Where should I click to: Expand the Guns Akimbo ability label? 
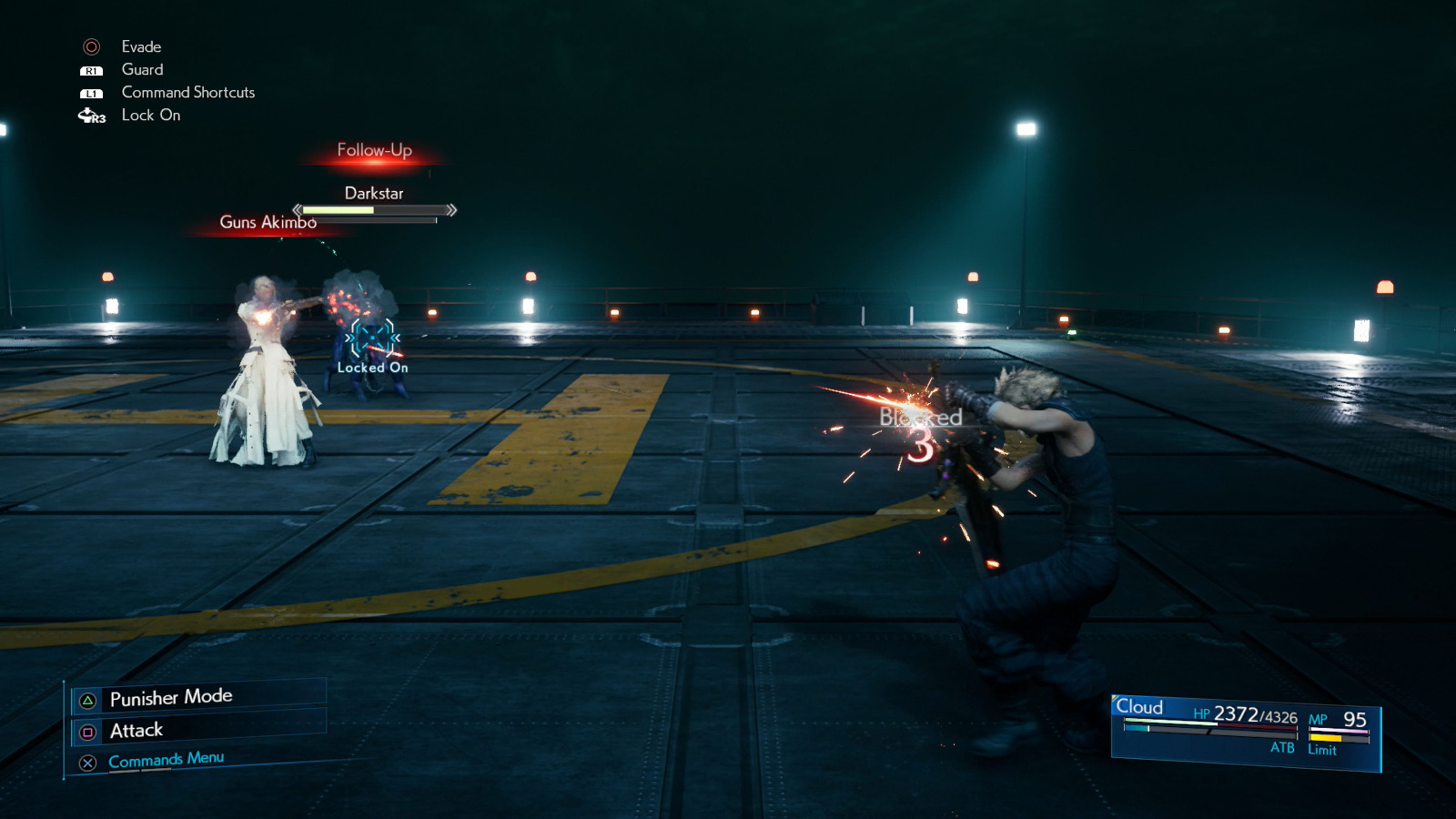point(267,222)
